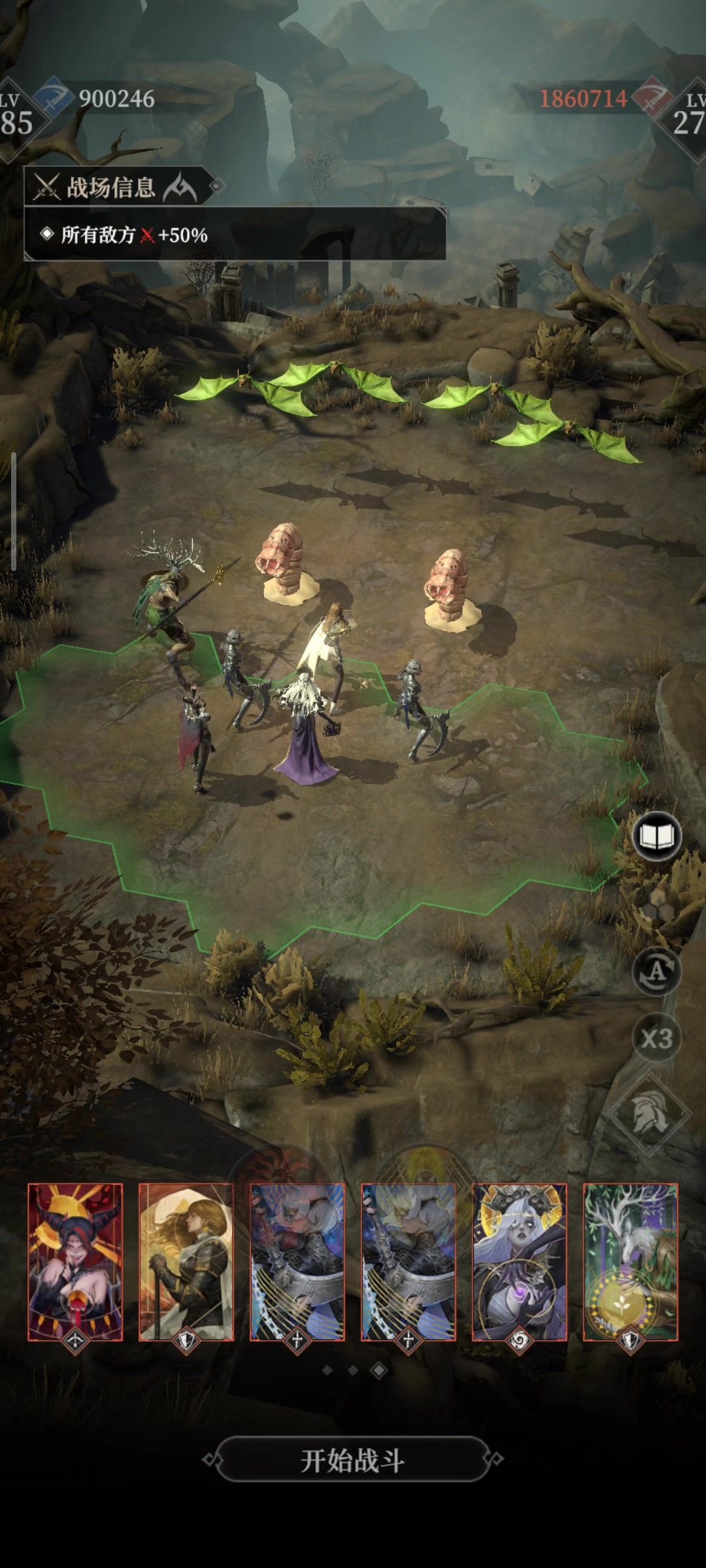Start the battle with 开始战斗
Viewport: 706px width, 1568px height.
point(353,1460)
